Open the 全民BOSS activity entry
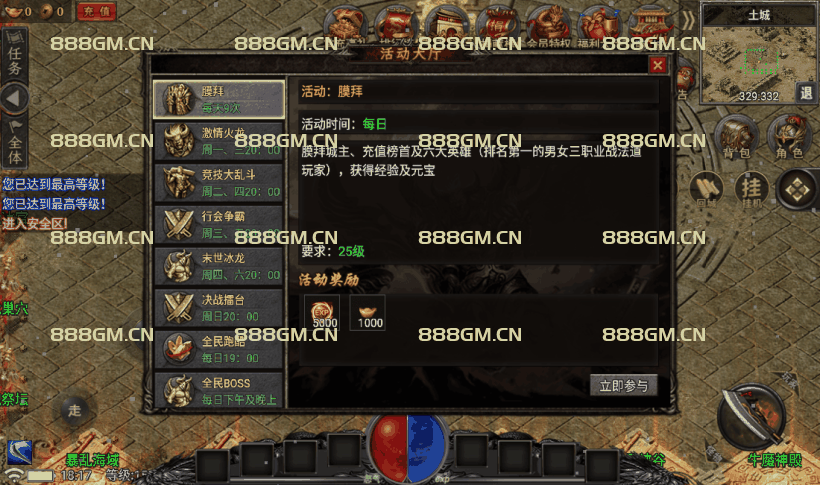Screen dimensions: 820x485 [x=219, y=390]
